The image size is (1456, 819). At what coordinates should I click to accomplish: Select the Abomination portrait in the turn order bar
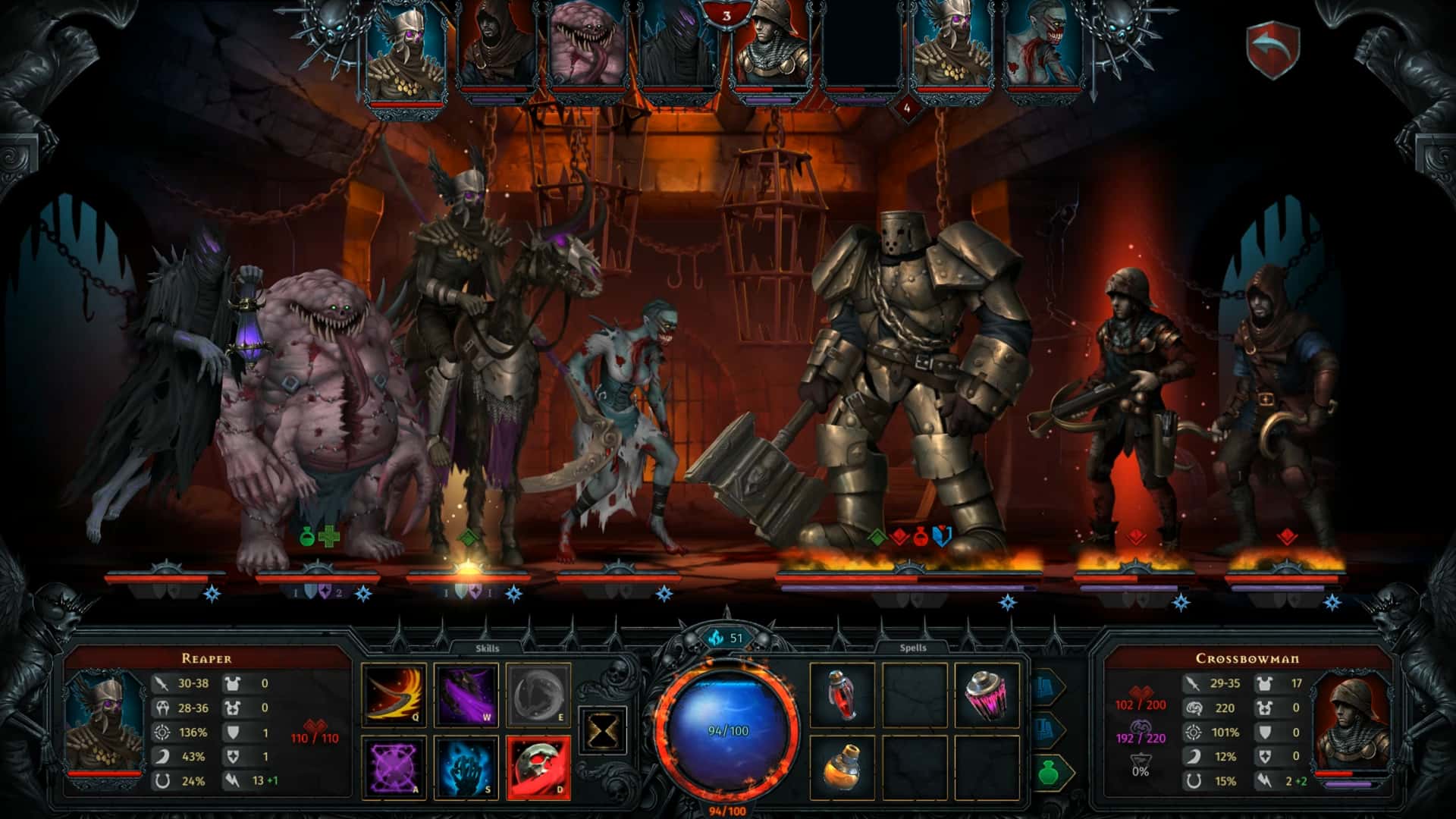coord(584,45)
